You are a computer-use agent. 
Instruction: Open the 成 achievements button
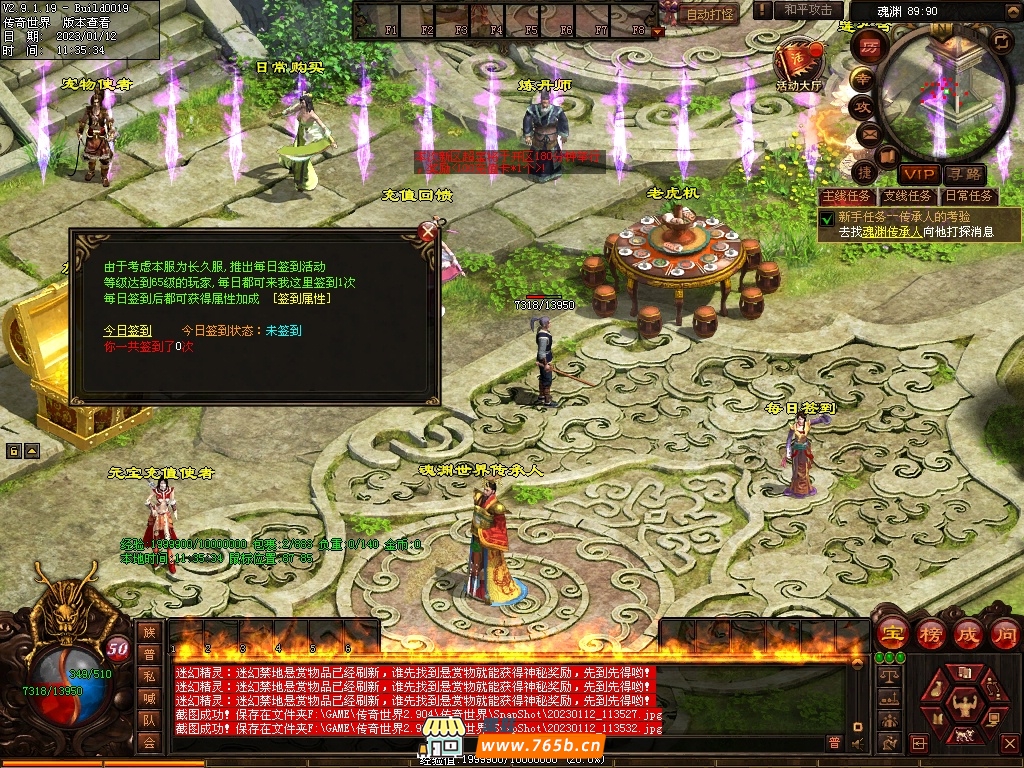968,634
